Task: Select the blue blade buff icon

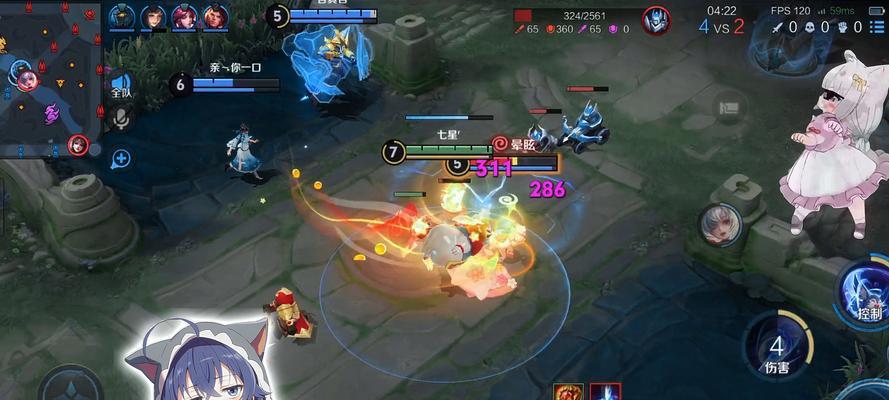Action: [604, 391]
